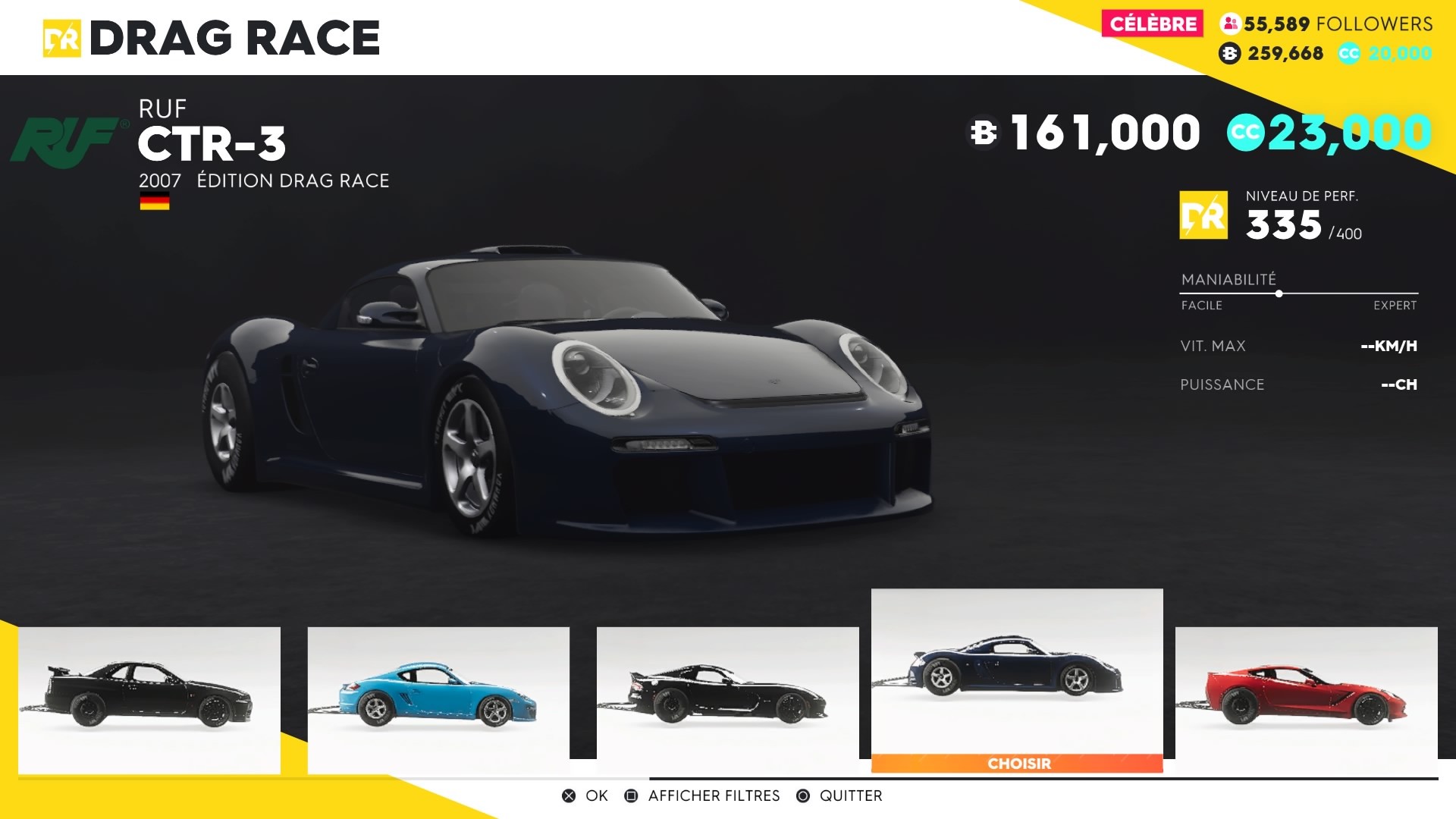Click QUITTER to exit the screen

coord(851,795)
